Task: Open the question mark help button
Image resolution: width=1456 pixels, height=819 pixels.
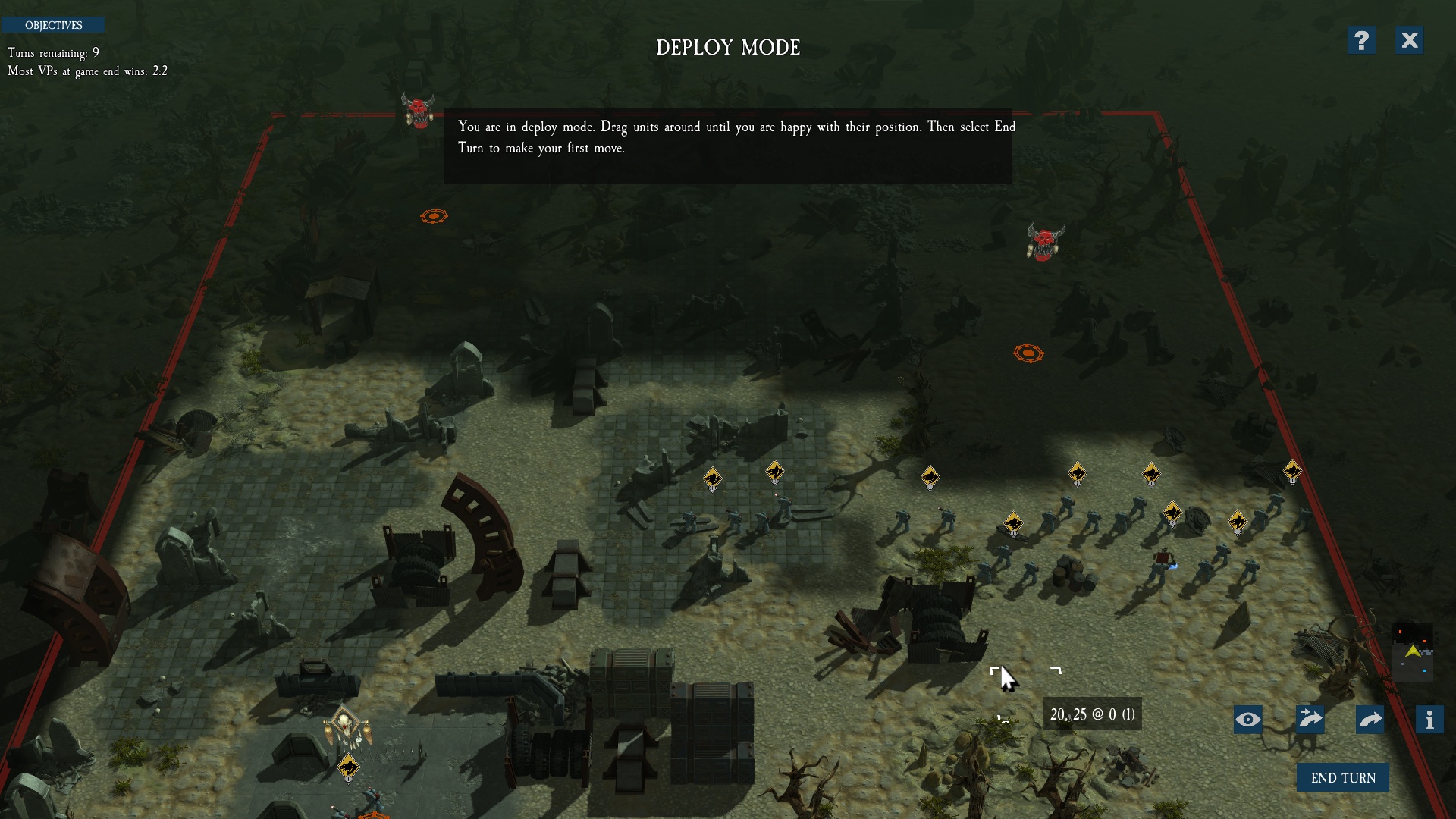Action: click(x=1361, y=40)
